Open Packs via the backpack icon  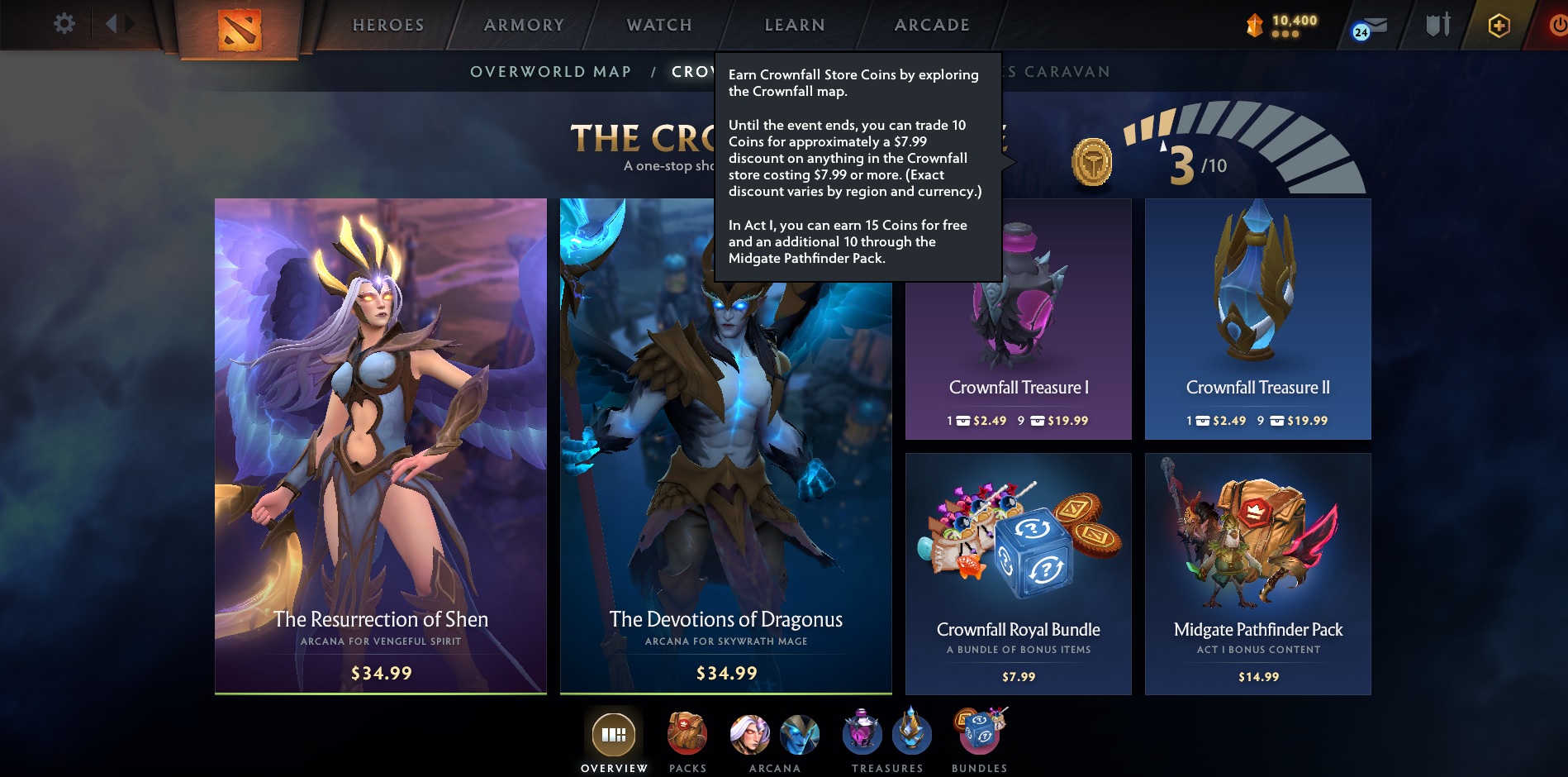point(687,731)
